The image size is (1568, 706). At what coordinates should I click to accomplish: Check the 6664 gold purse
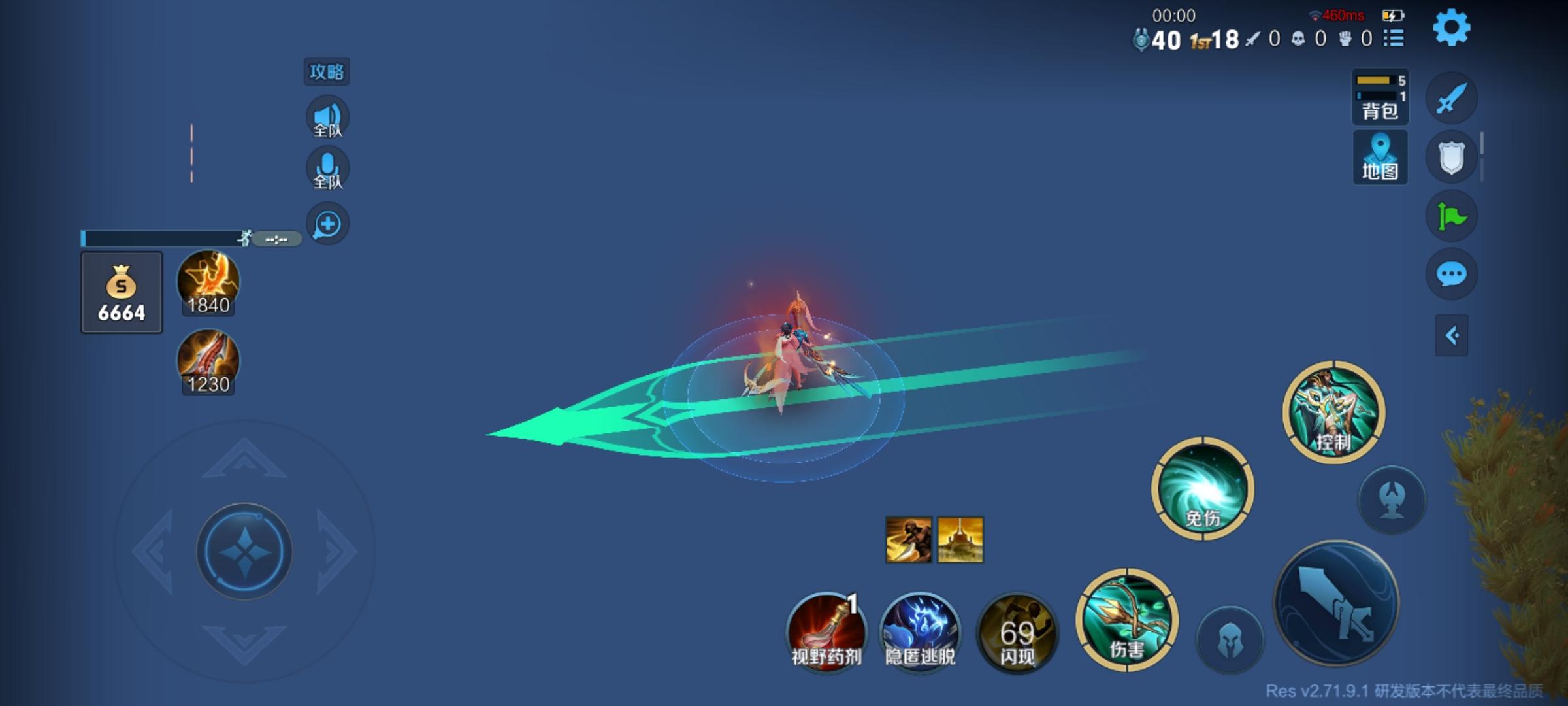[121, 292]
